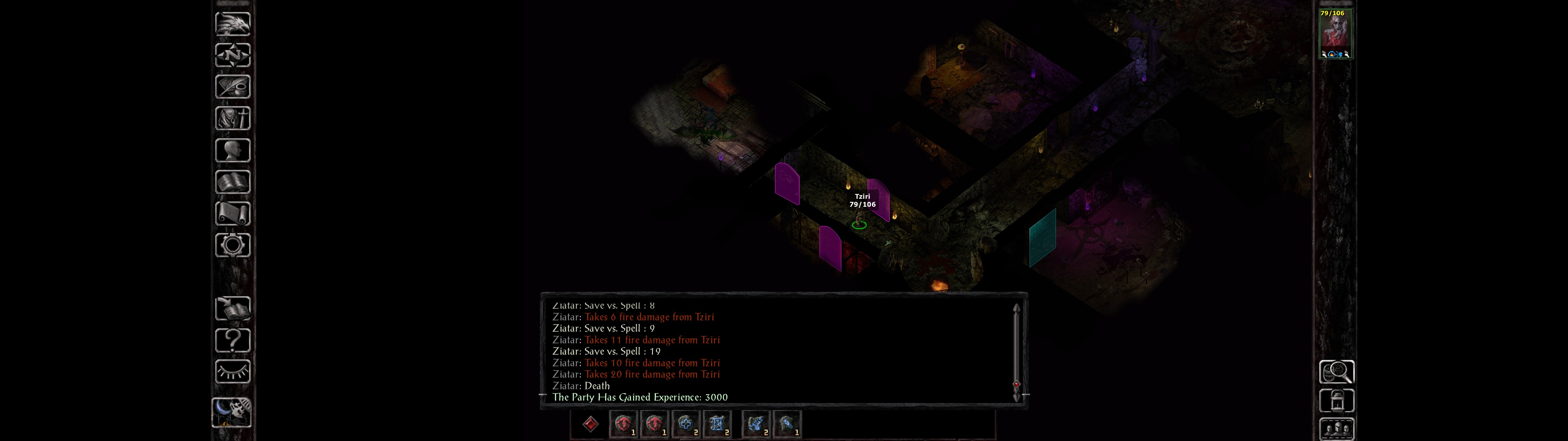
Task: Click the magnifying glass button
Action: (1336, 371)
